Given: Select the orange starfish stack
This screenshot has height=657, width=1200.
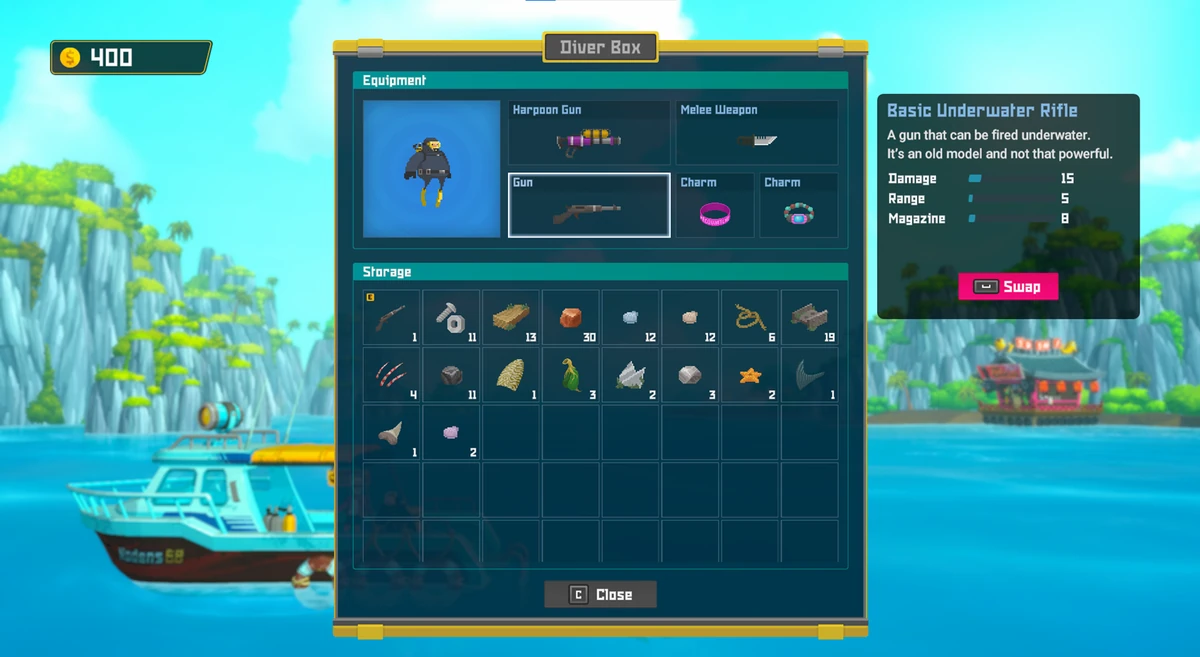Looking at the screenshot, I should pyautogui.click(x=750, y=375).
